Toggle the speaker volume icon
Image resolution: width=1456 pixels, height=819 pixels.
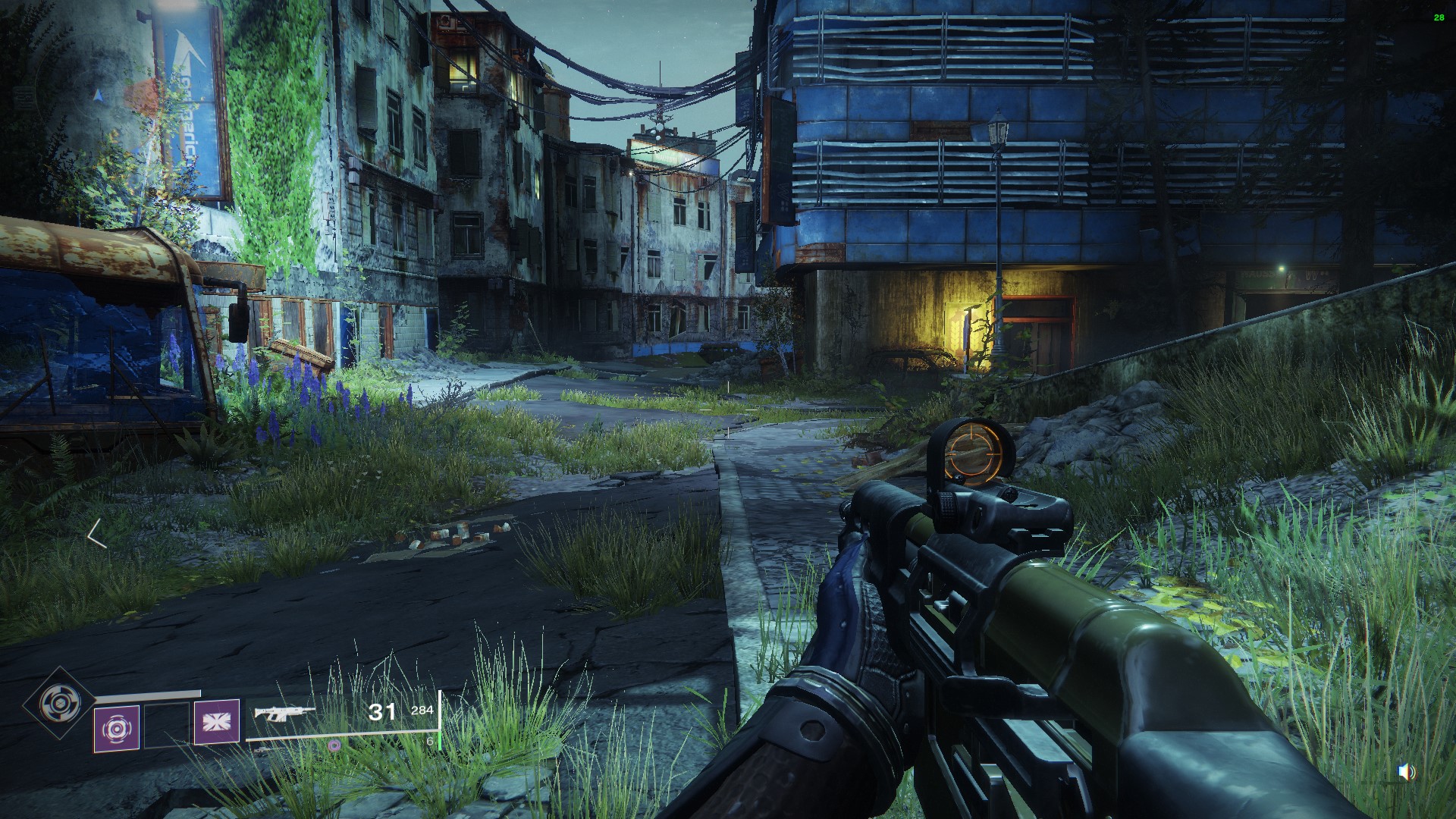(x=1406, y=772)
